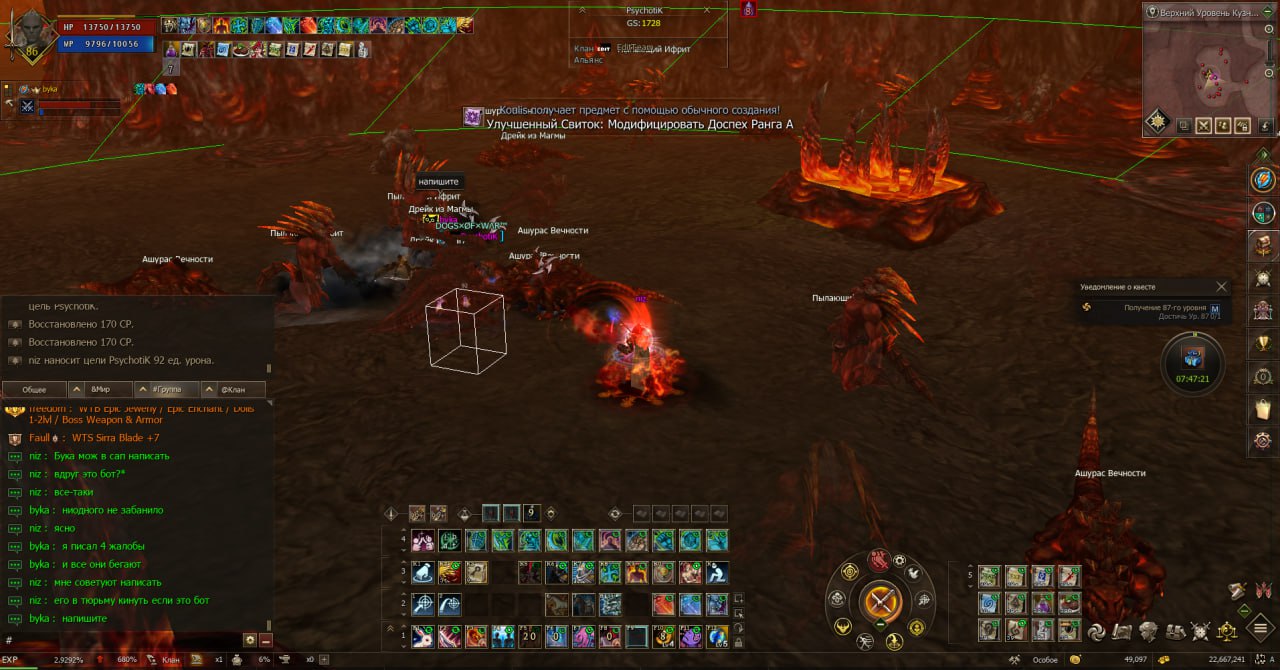Click the gift box timer reward
The width and height of the screenshot is (1280, 670).
tap(1192, 358)
